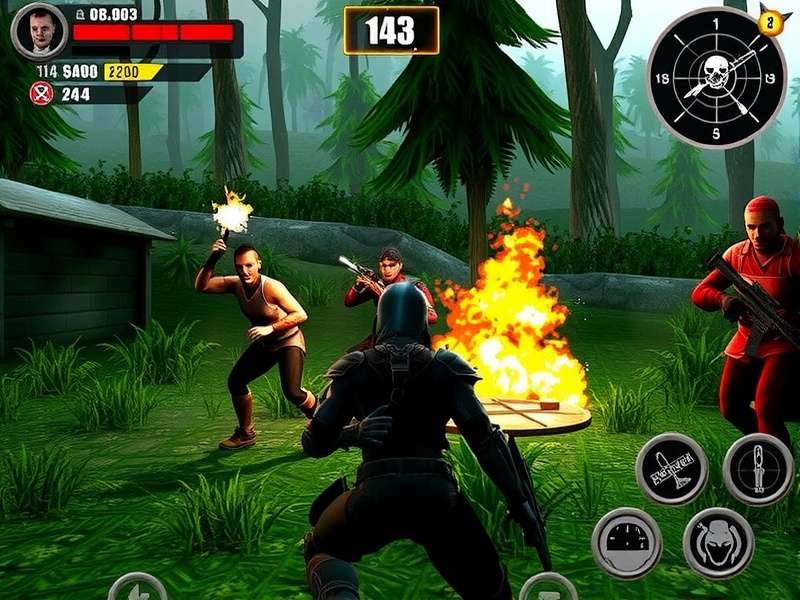Activate the airplane airstrike ability
800x600 pixels.
click(671, 469)
